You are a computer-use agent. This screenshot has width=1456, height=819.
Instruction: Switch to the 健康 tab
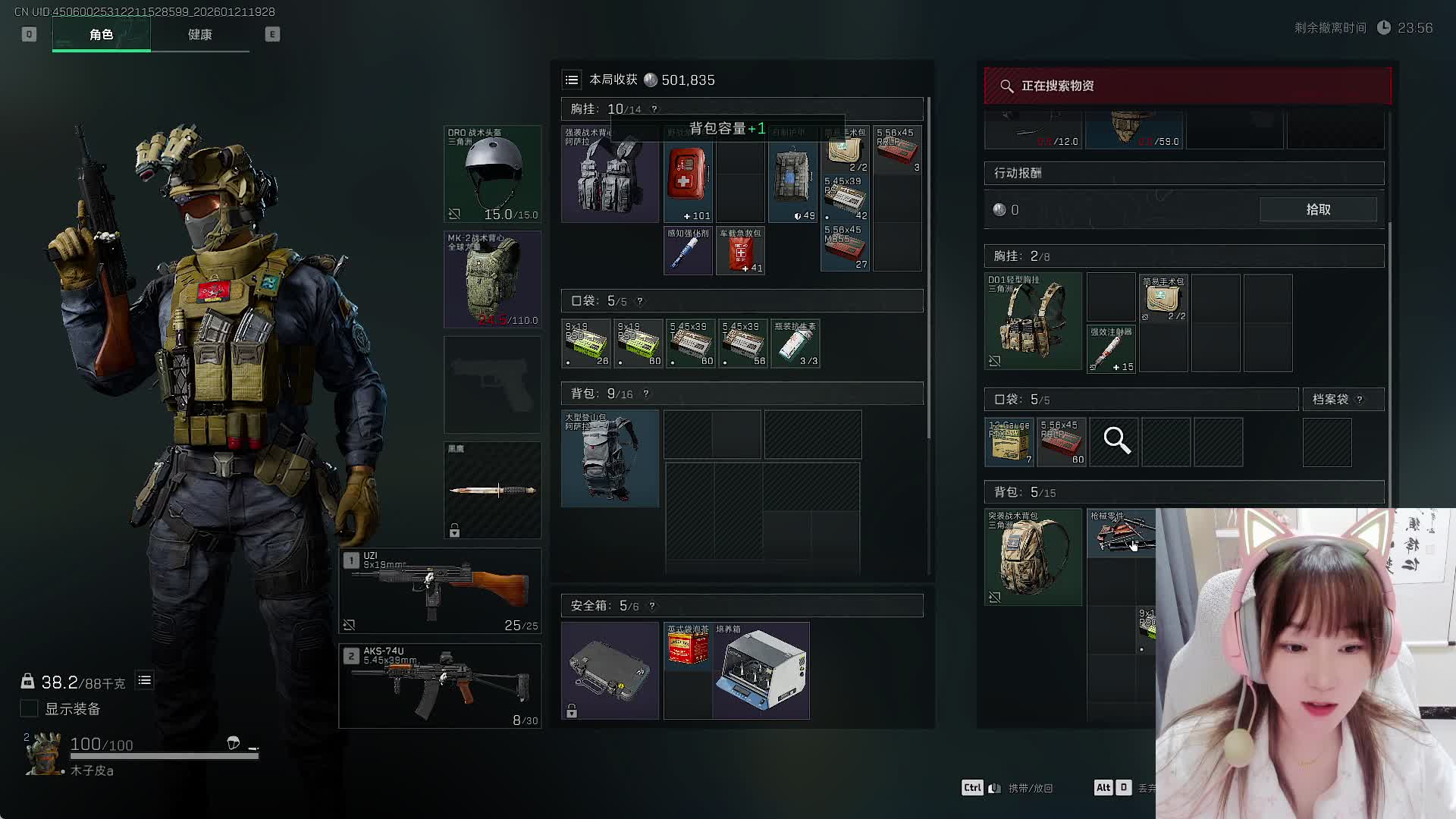[199, 35]
